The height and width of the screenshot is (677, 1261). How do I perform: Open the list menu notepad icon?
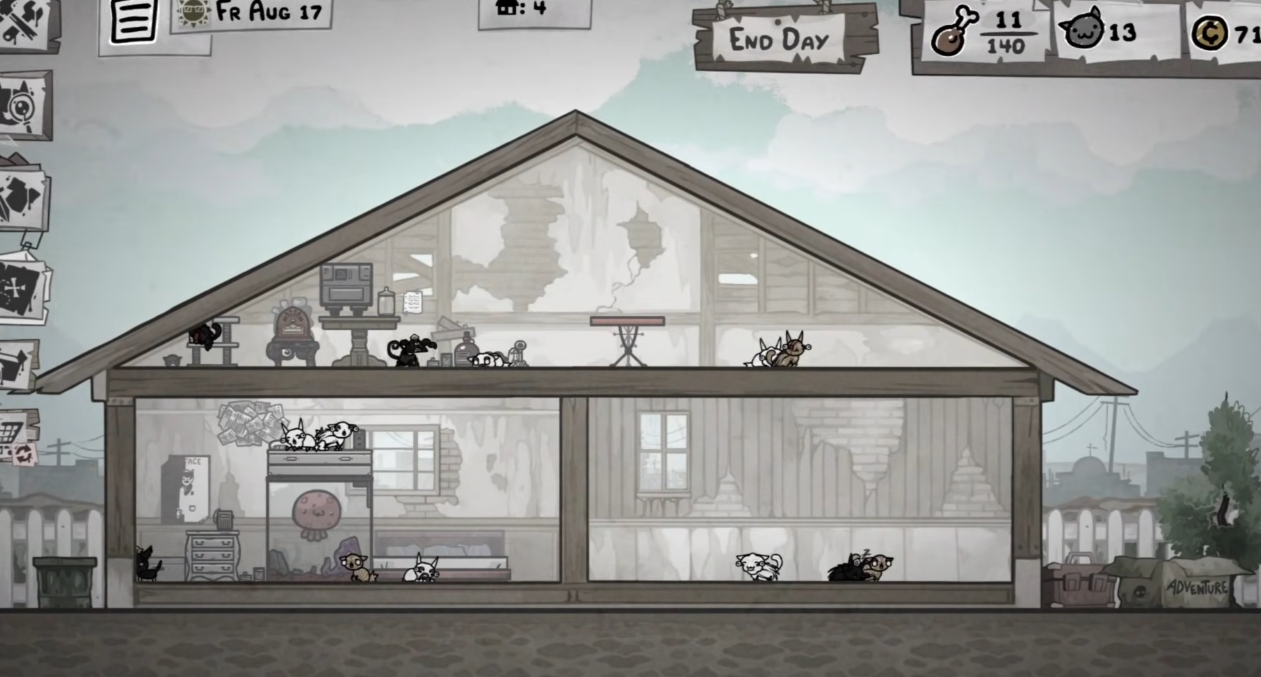[134, 21]
